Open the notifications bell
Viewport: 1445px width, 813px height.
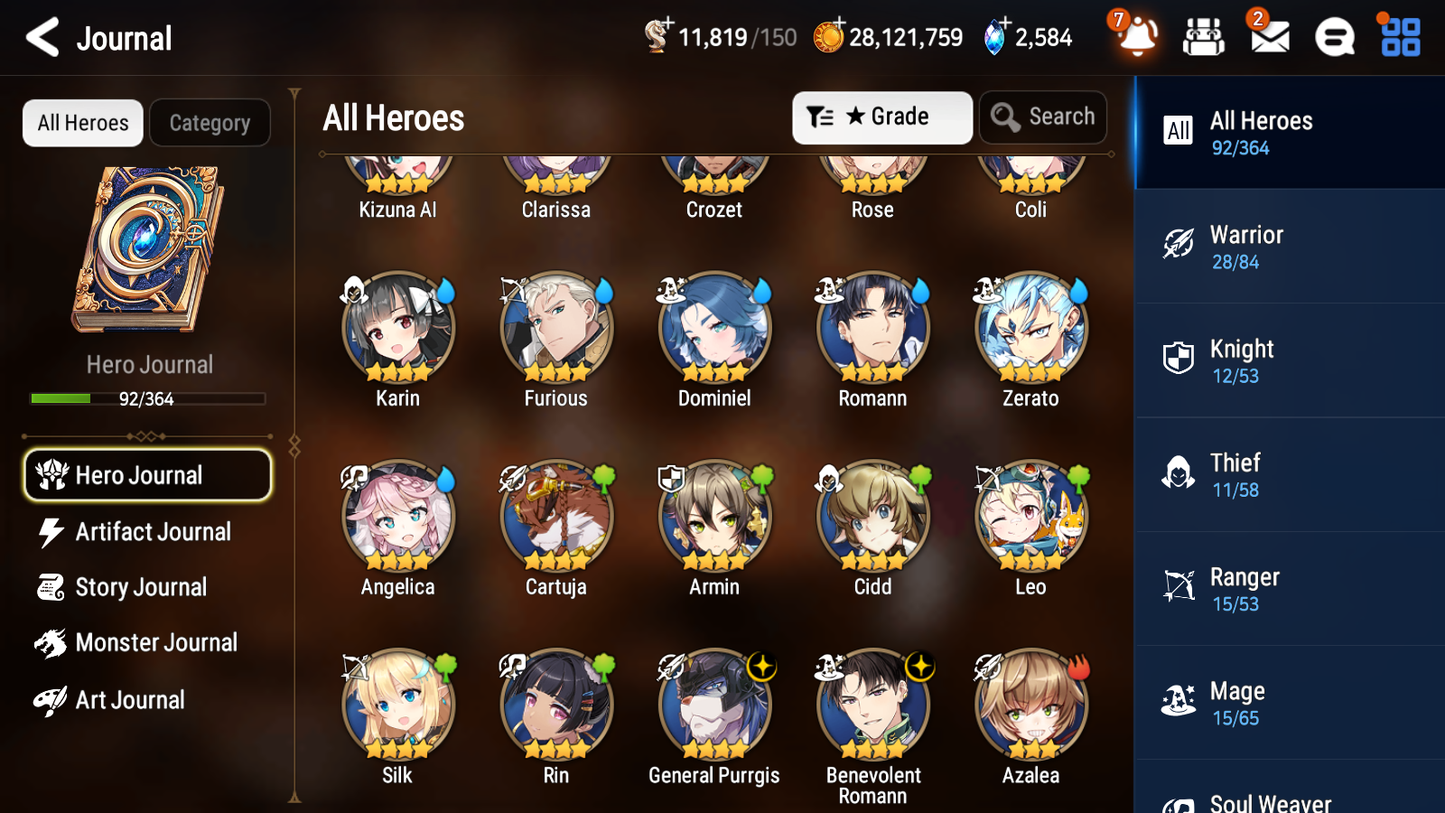pos(1136,36)
